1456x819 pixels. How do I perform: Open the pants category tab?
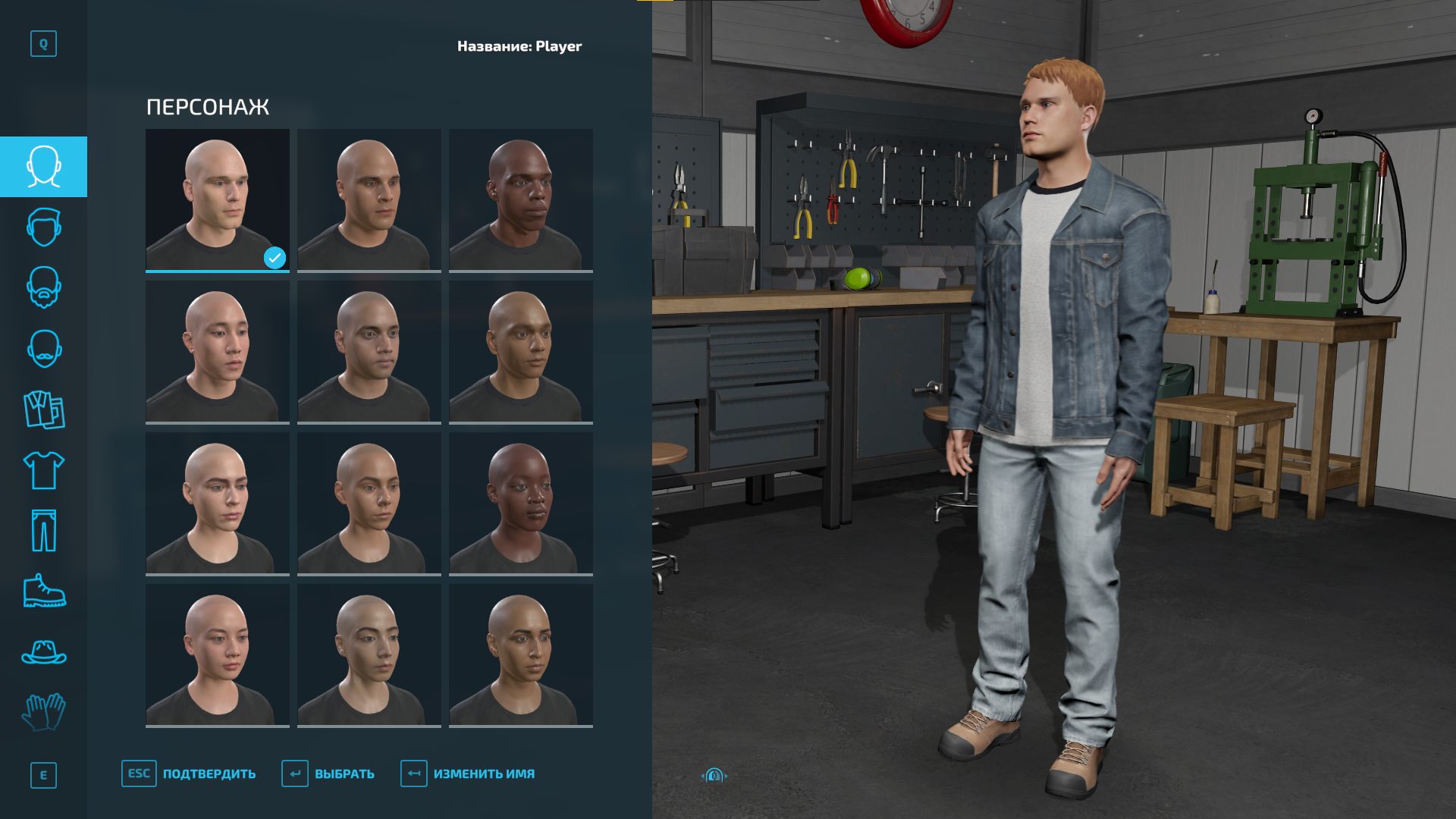pyautogui.click(x=44, y=531)
